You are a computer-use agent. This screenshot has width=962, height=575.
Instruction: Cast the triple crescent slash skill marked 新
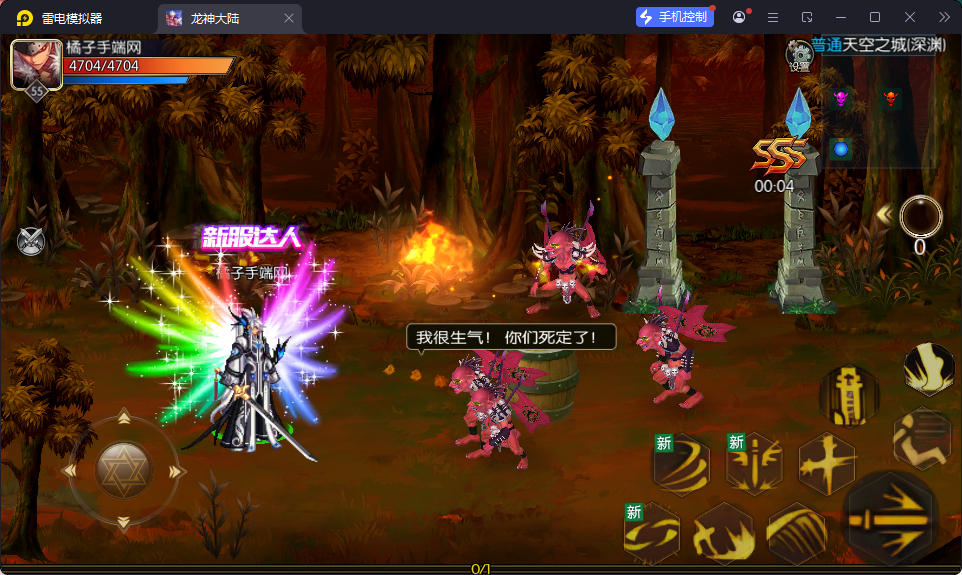680,465
